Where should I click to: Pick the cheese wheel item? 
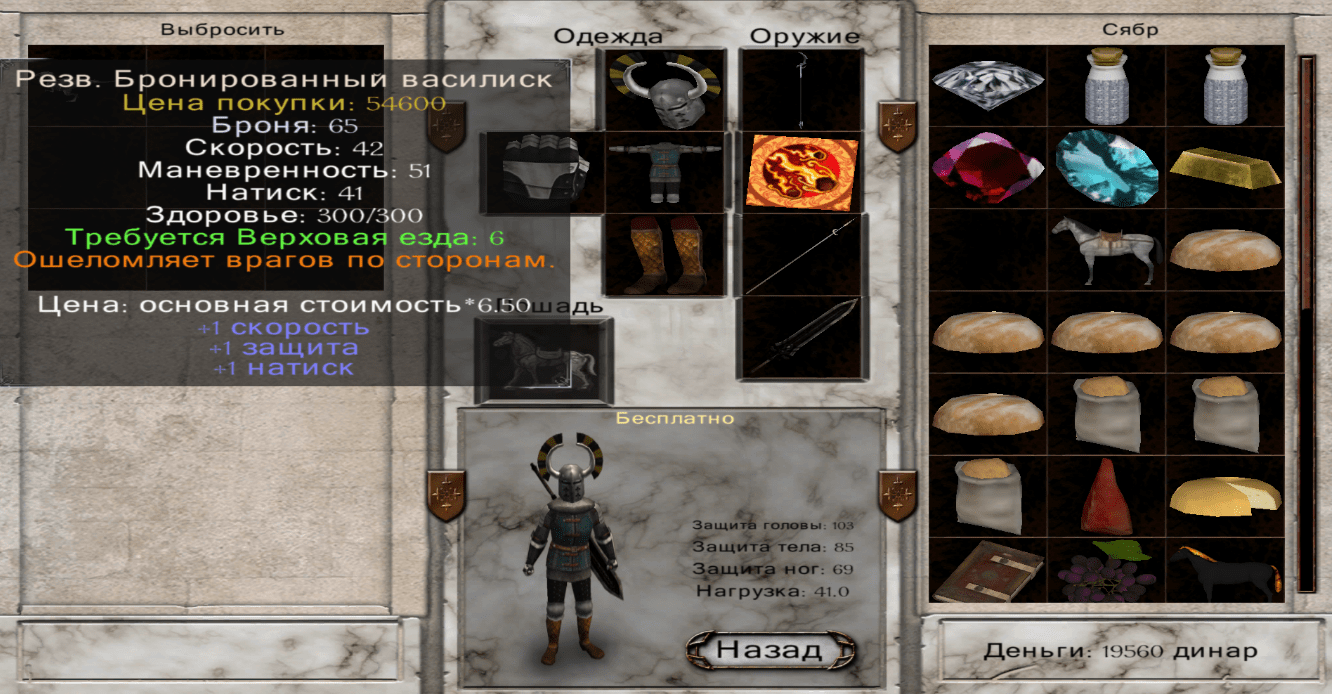point(1224,496)
